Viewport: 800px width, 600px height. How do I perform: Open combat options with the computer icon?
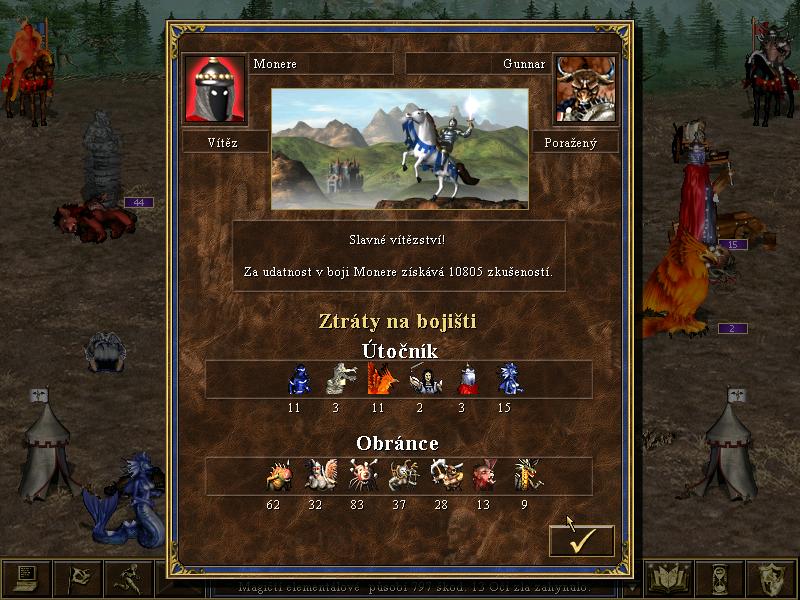pyautogui.click(x=26, y=578)
